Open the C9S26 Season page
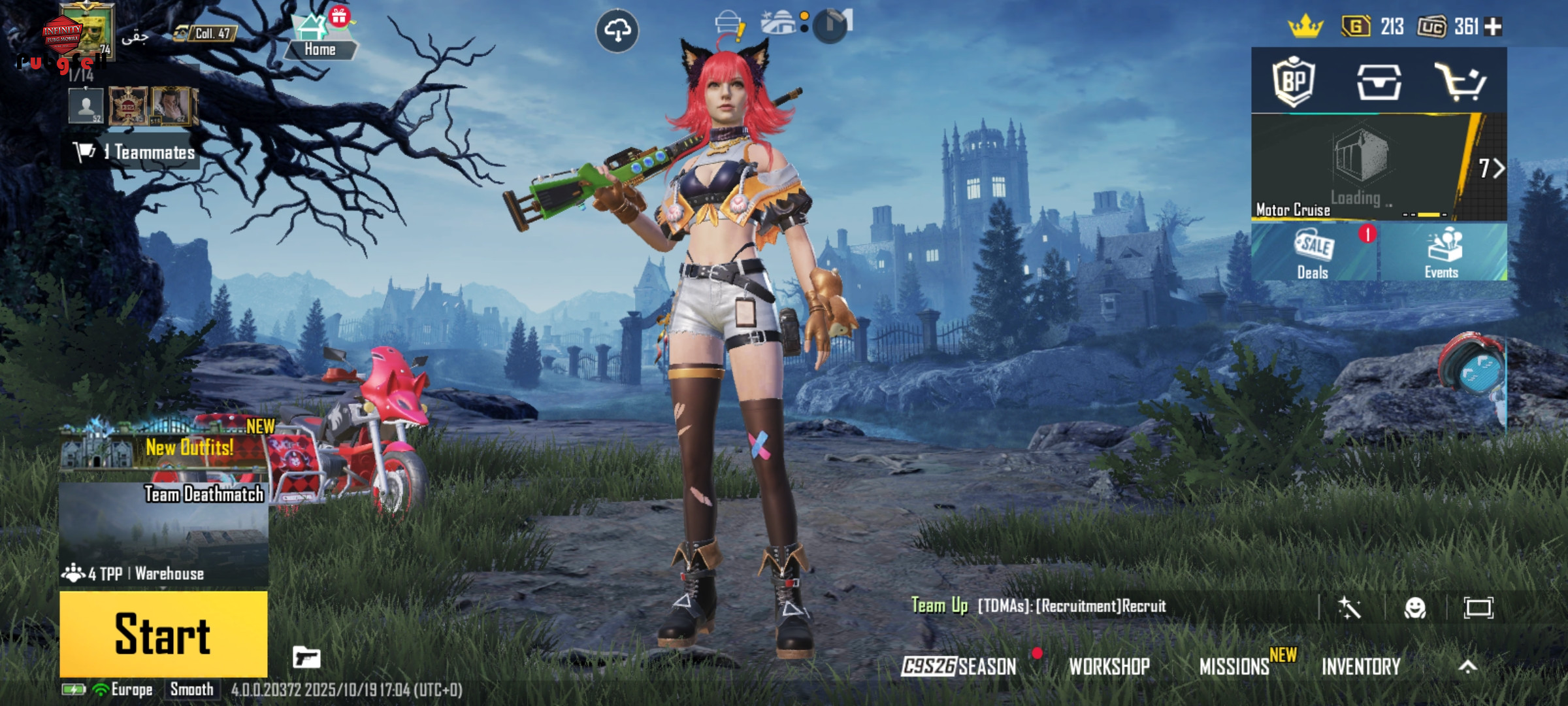 tap(959, 666)
